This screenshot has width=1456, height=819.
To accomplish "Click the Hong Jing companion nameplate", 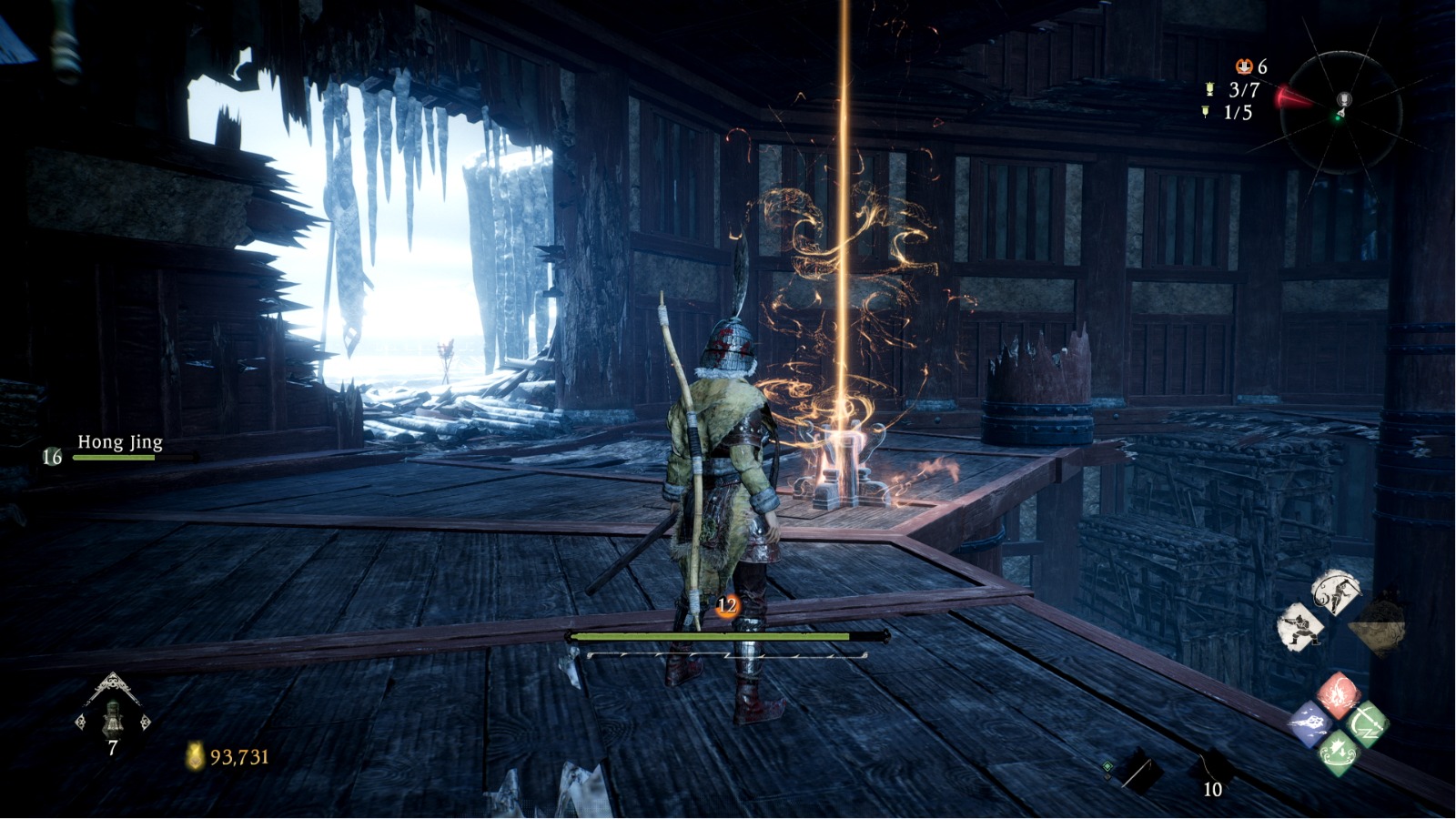I will [119, 443].
